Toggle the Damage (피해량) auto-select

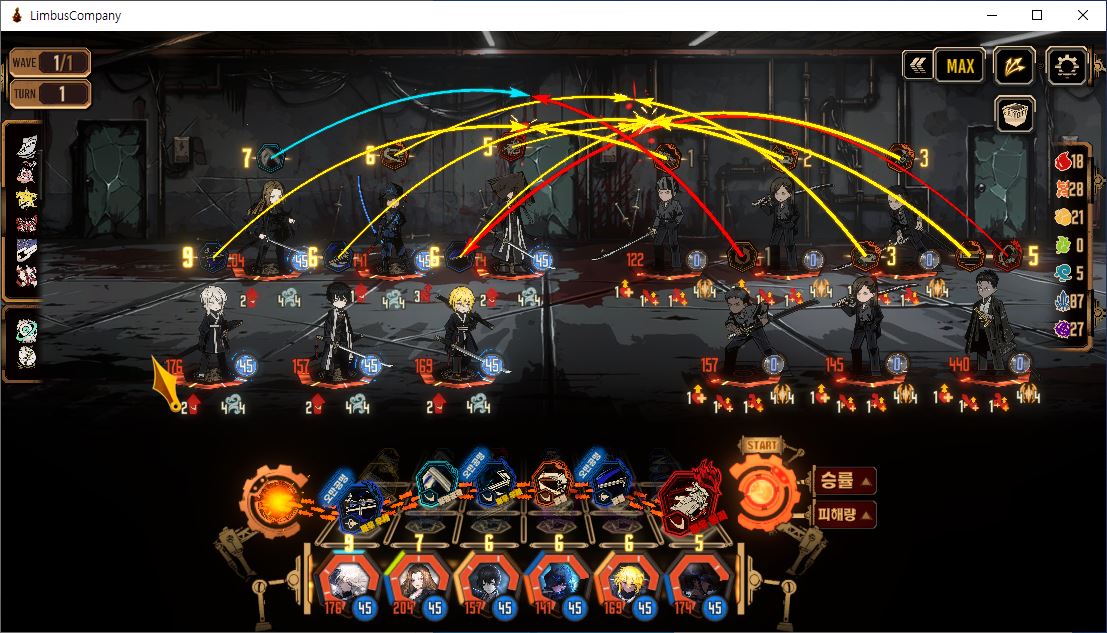(845, 515)
